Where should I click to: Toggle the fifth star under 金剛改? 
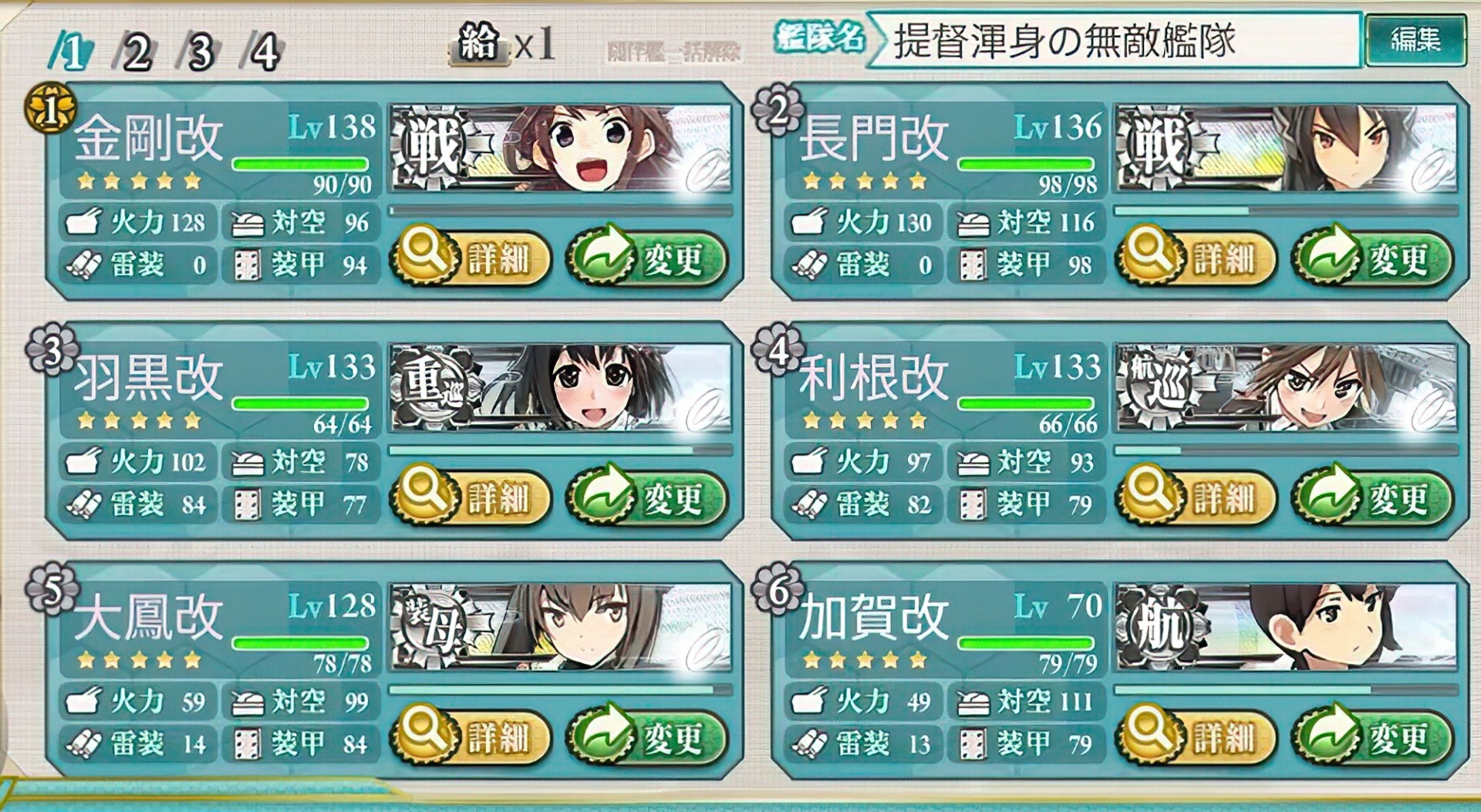[191, 181]
